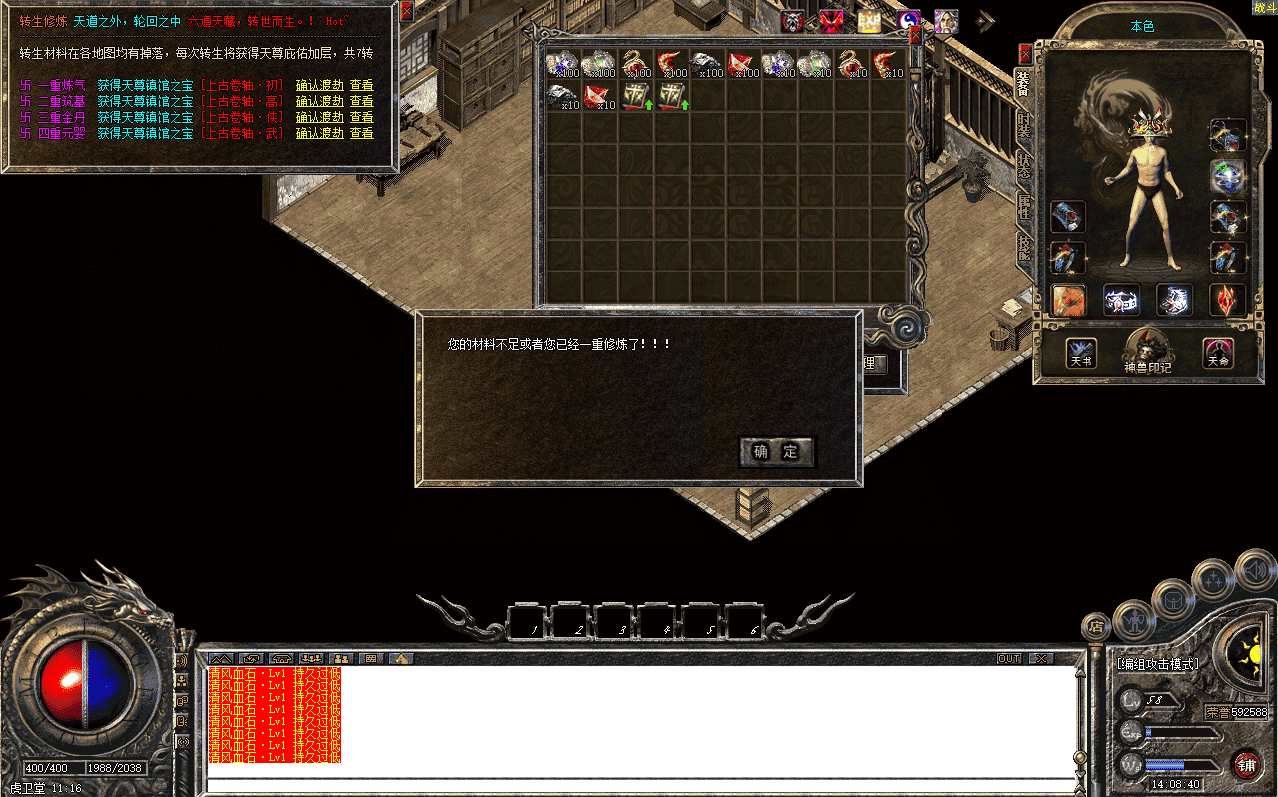This screenshot has width=1278, height=797.
Task: Close the character equipment panel
Action: pyautogui.click(x=1025, y=54)
